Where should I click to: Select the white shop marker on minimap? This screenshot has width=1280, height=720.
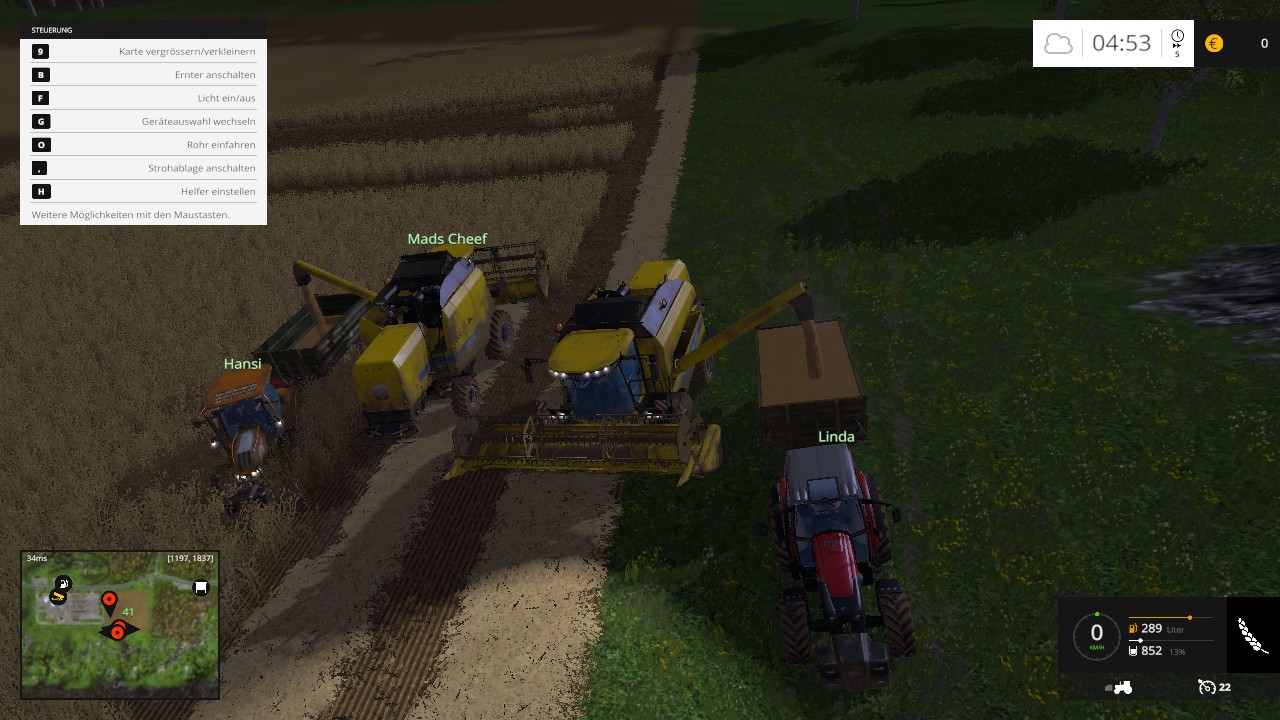[200, 588]
